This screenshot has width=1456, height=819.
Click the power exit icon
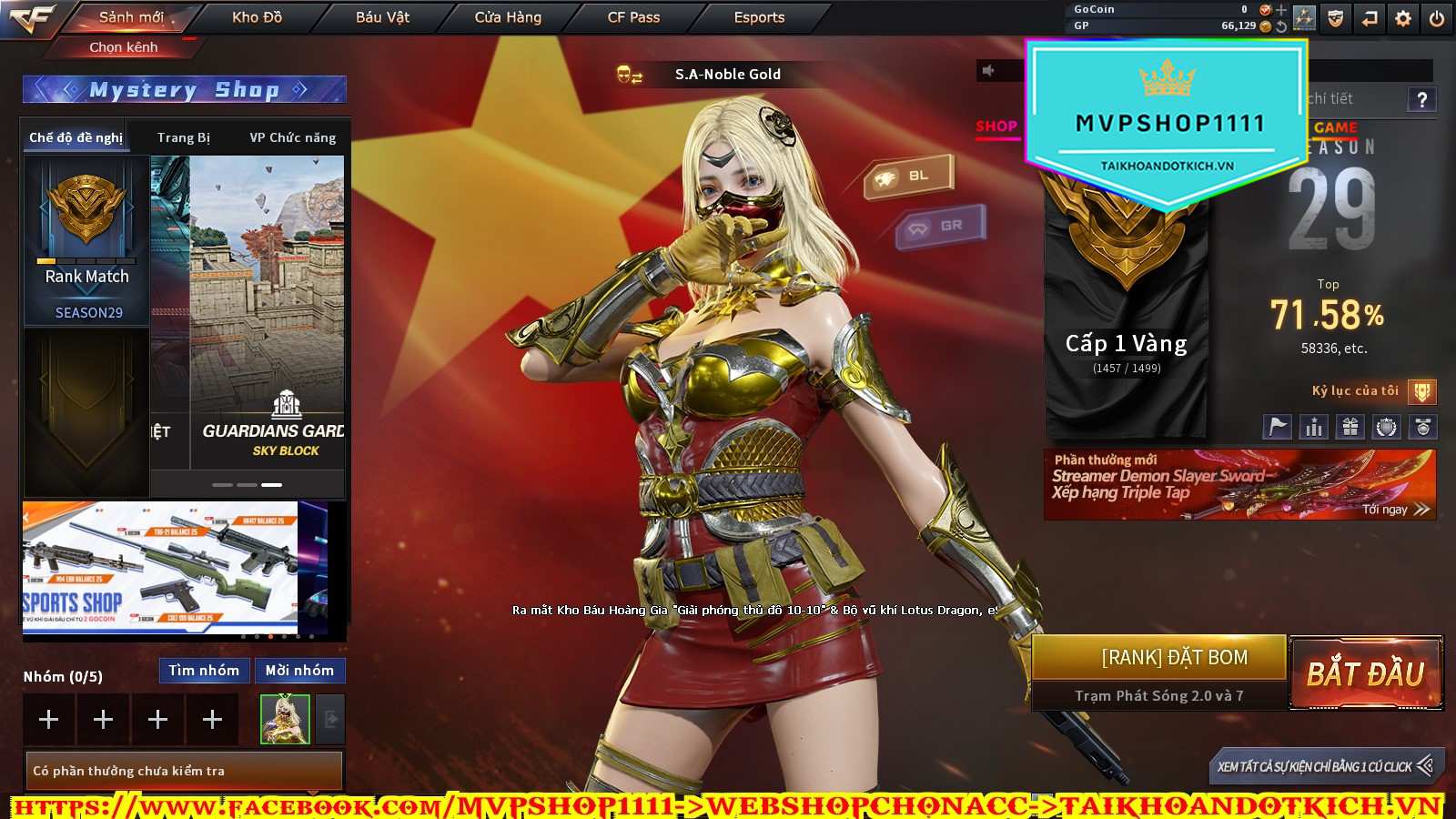point(1437,18)
